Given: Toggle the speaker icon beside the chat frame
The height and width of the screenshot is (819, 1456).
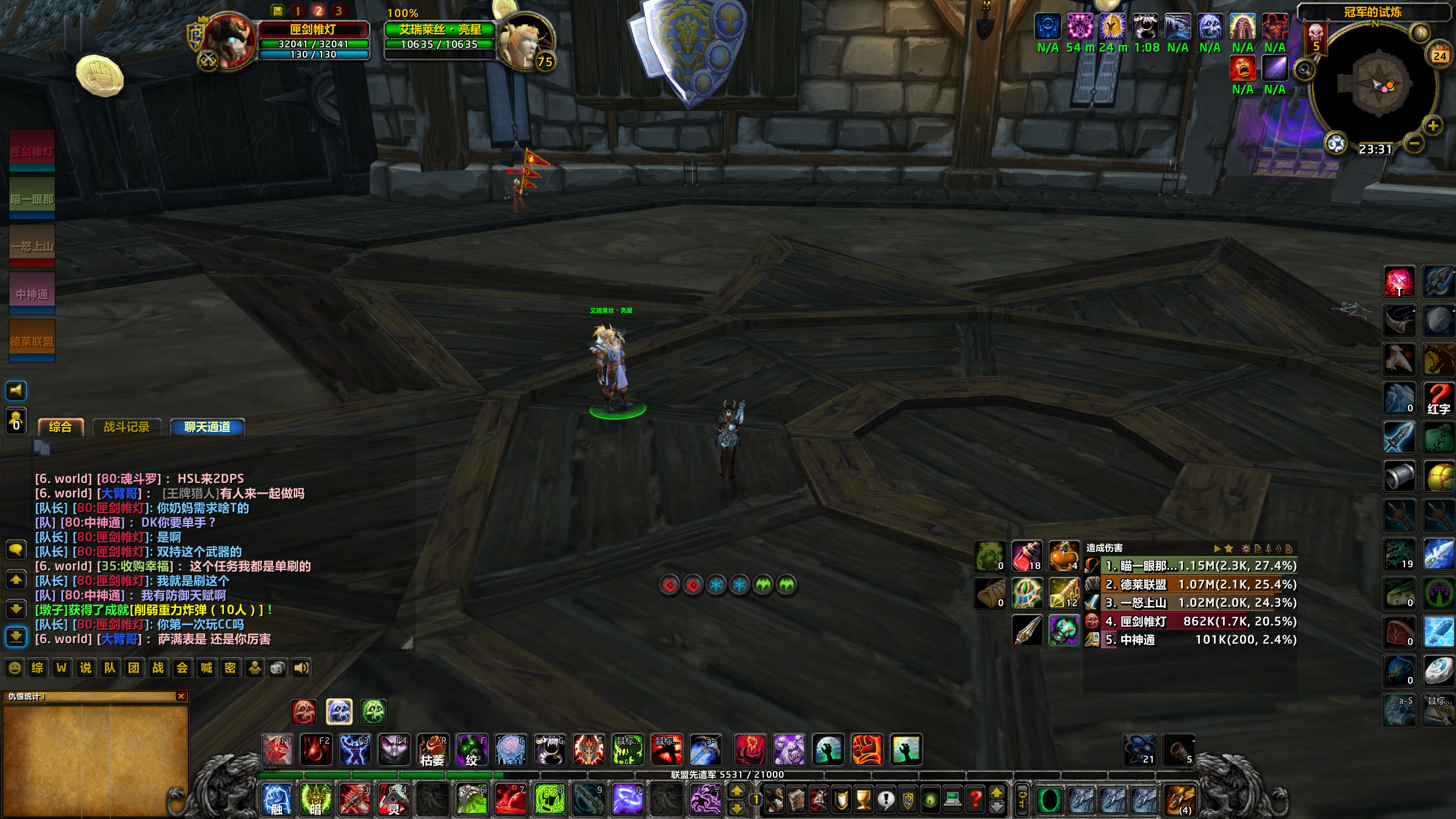Looking at the screenshot, I should (16, 391).
